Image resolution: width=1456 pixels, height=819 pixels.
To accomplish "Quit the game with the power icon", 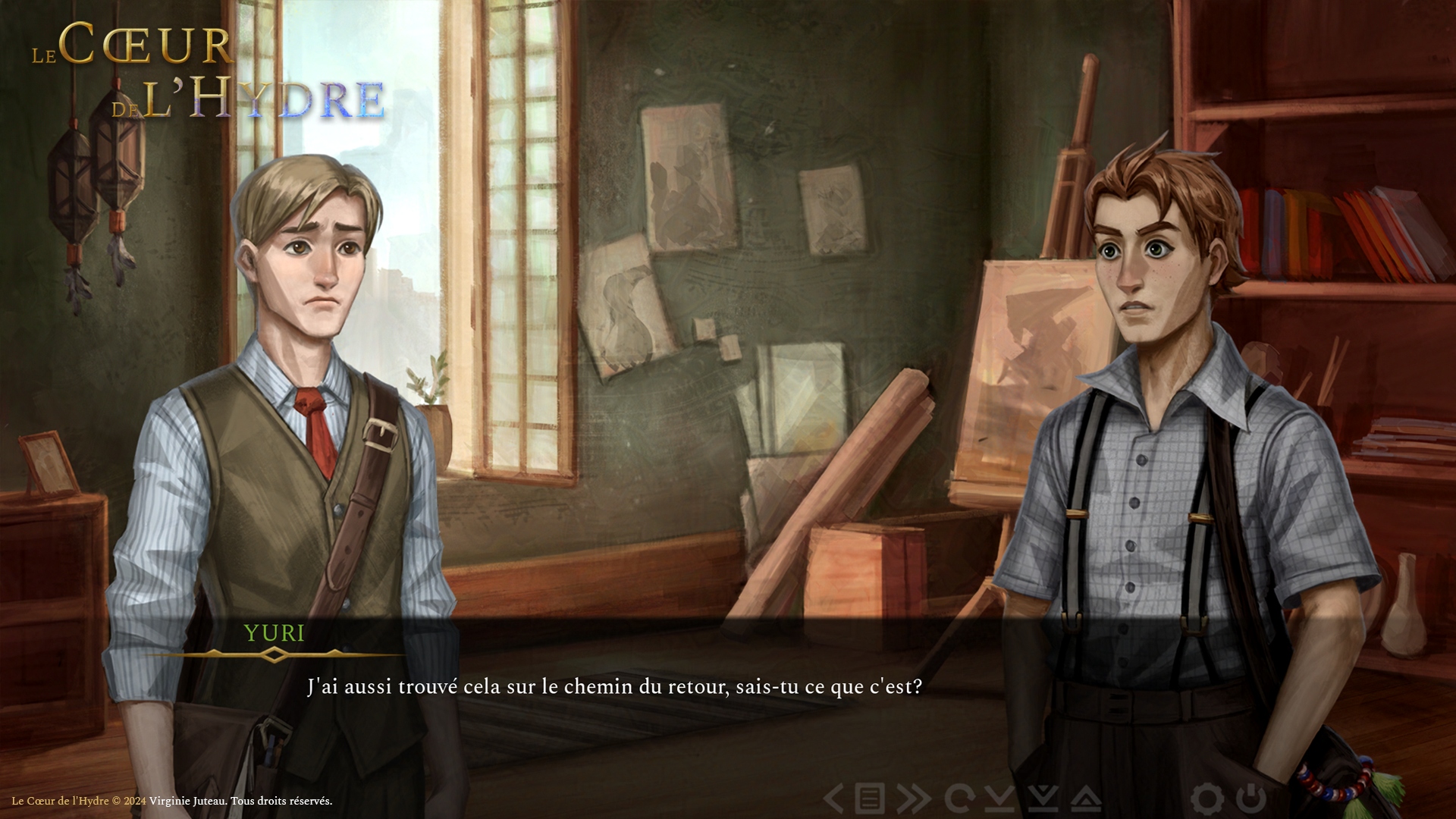I will click(x=1250, y=799).
